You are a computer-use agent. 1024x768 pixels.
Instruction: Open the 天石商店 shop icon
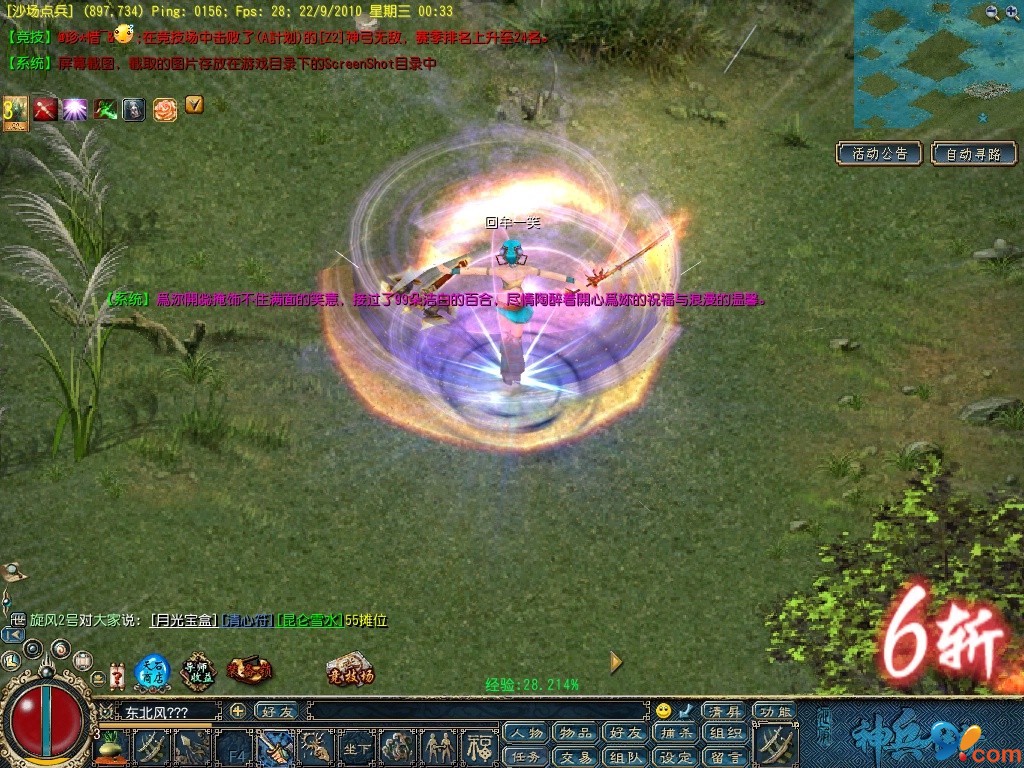click(152, 671)
